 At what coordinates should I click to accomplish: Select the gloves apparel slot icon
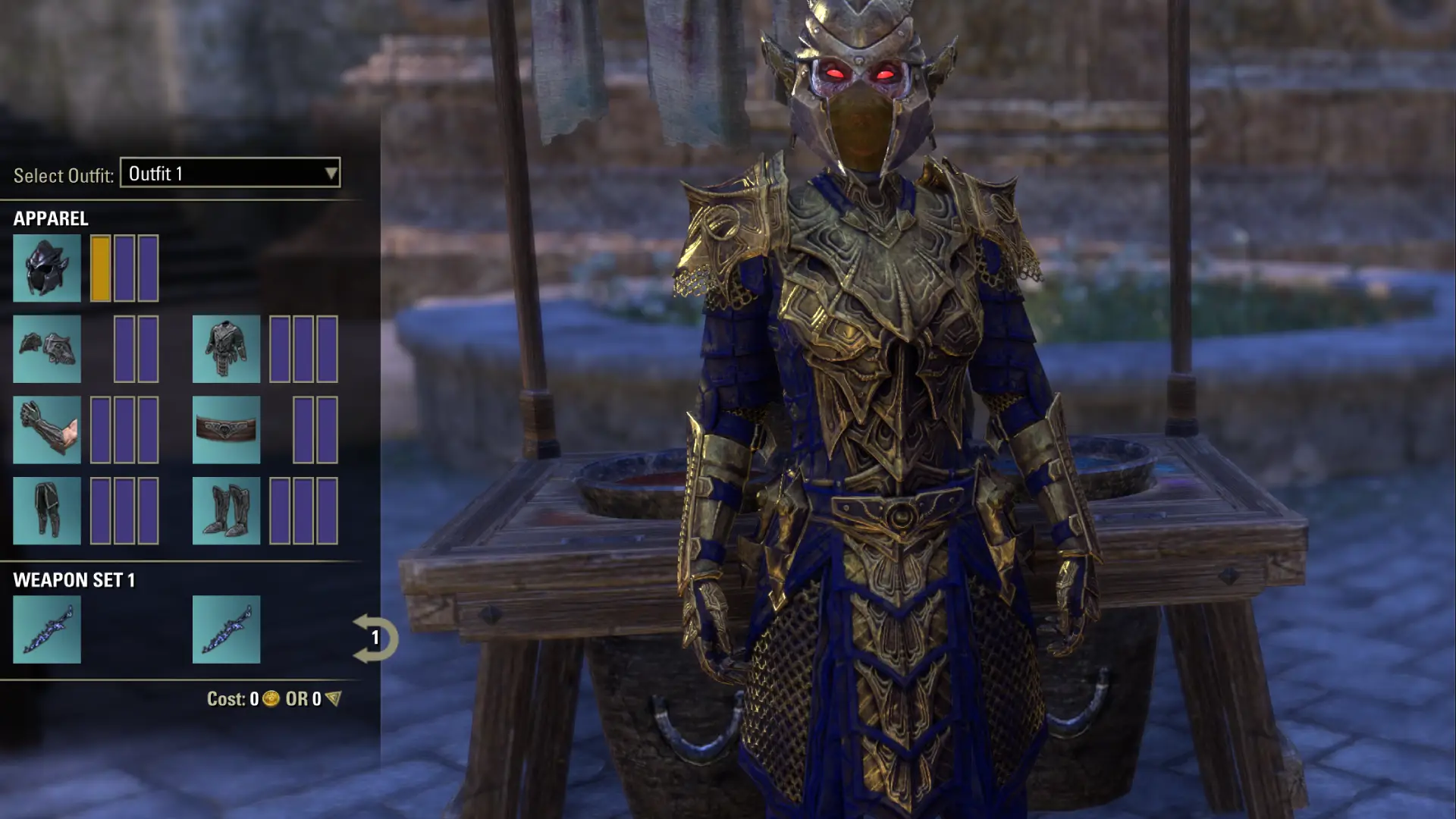tap(47, 430)
